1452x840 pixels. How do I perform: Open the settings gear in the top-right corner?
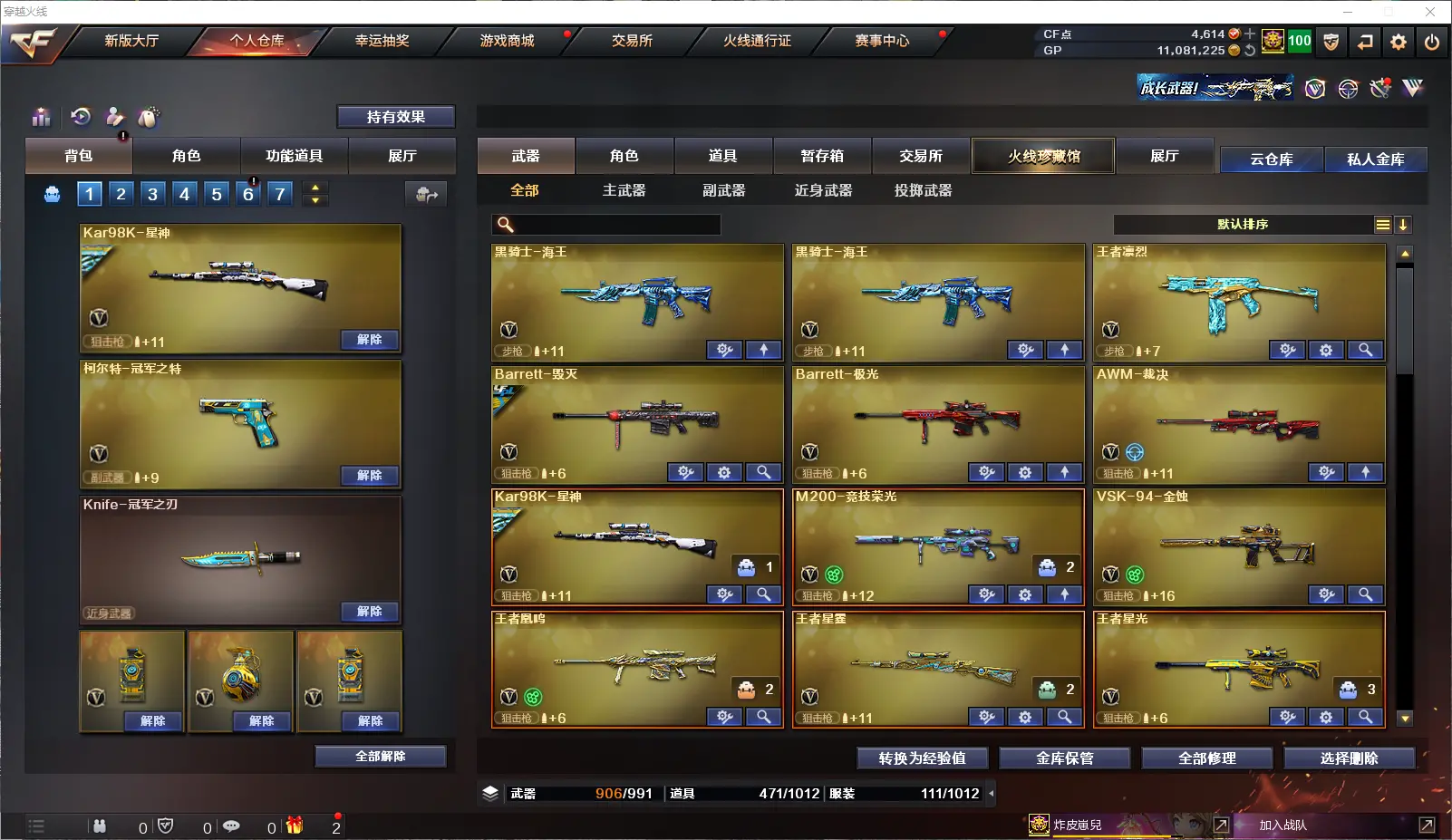pos(1399,42)
